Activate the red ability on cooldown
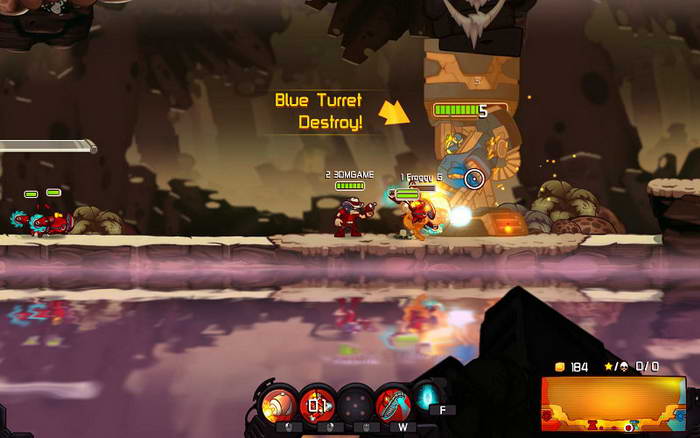 318,405
